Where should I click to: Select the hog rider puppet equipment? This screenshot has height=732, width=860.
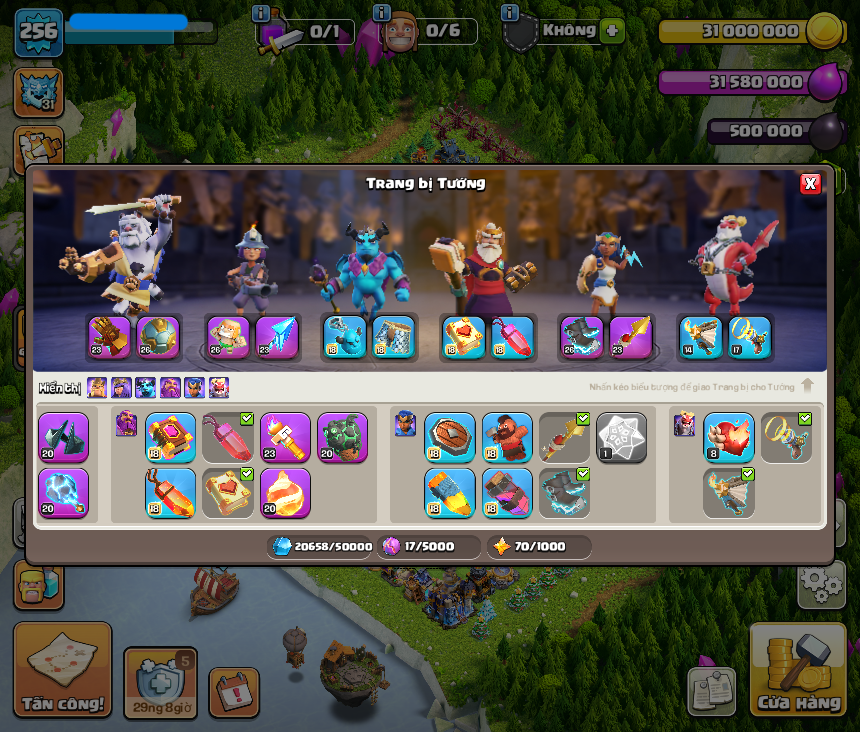pyautogui.click(x=507, y=438)
